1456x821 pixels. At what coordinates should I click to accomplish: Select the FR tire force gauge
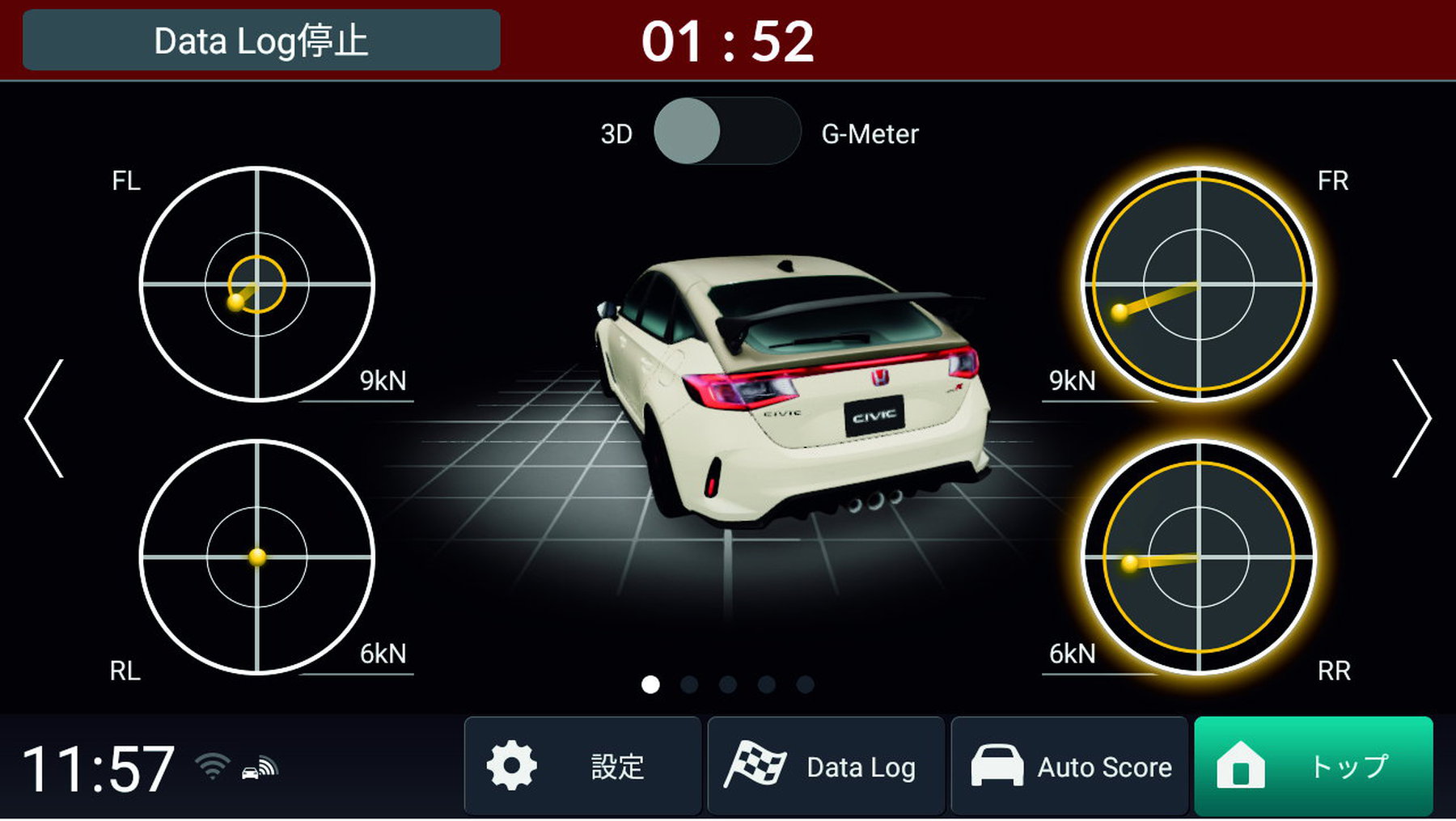point(1198,284)
